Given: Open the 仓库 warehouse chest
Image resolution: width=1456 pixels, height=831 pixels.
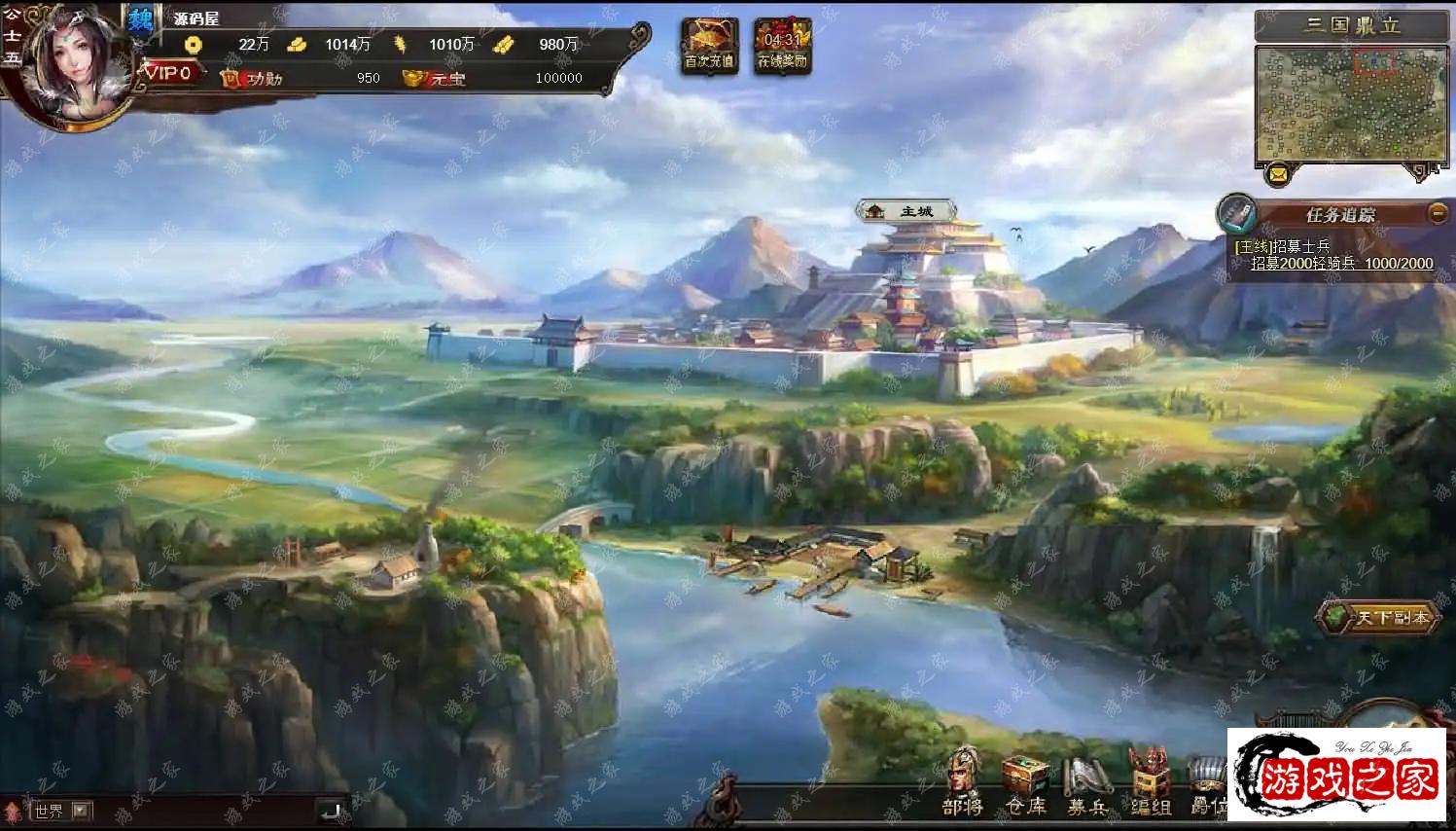Looking at the screenshot, I should coord(1026,784).
